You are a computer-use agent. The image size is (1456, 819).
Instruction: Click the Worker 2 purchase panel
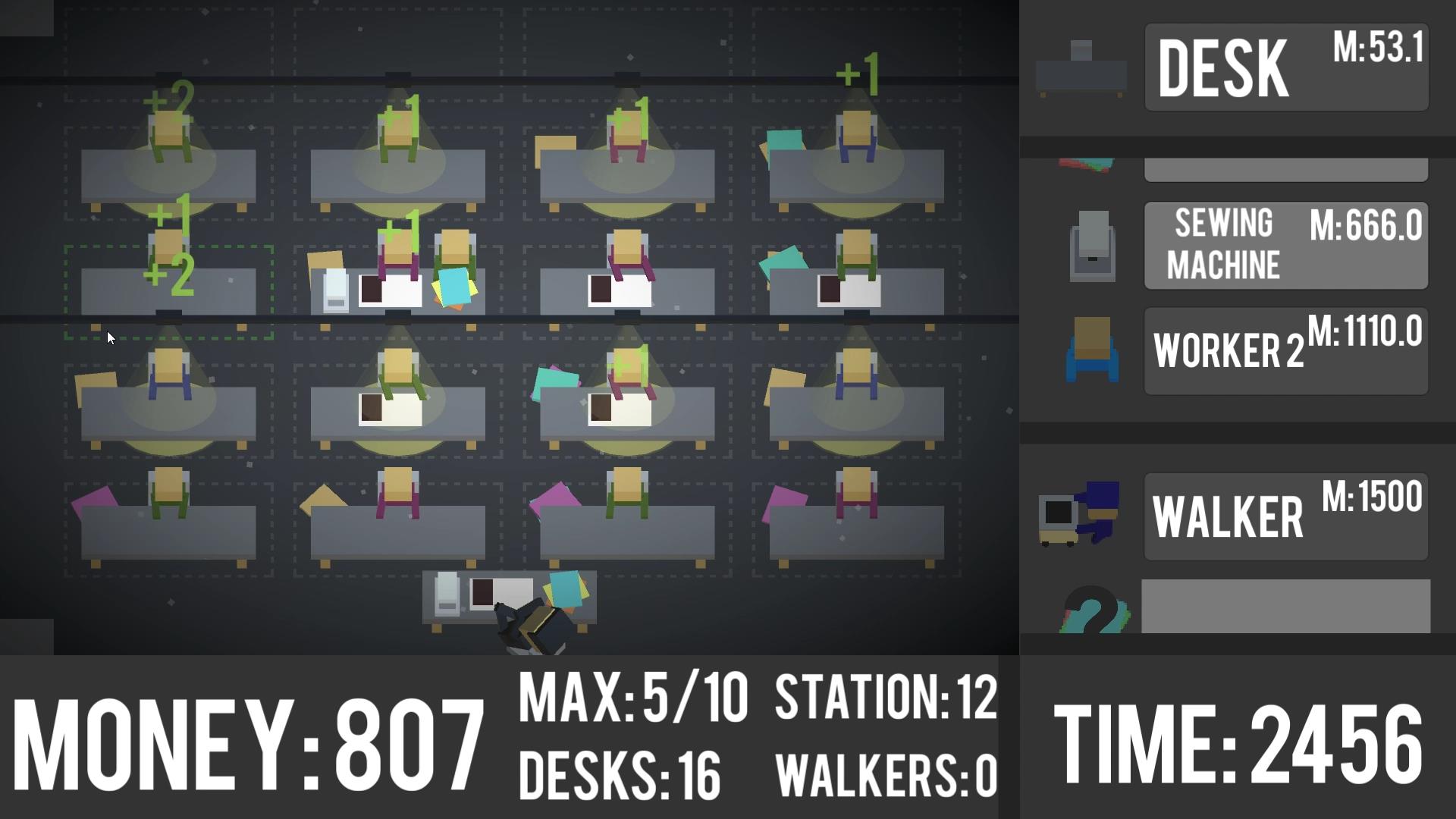point(1285,350)
